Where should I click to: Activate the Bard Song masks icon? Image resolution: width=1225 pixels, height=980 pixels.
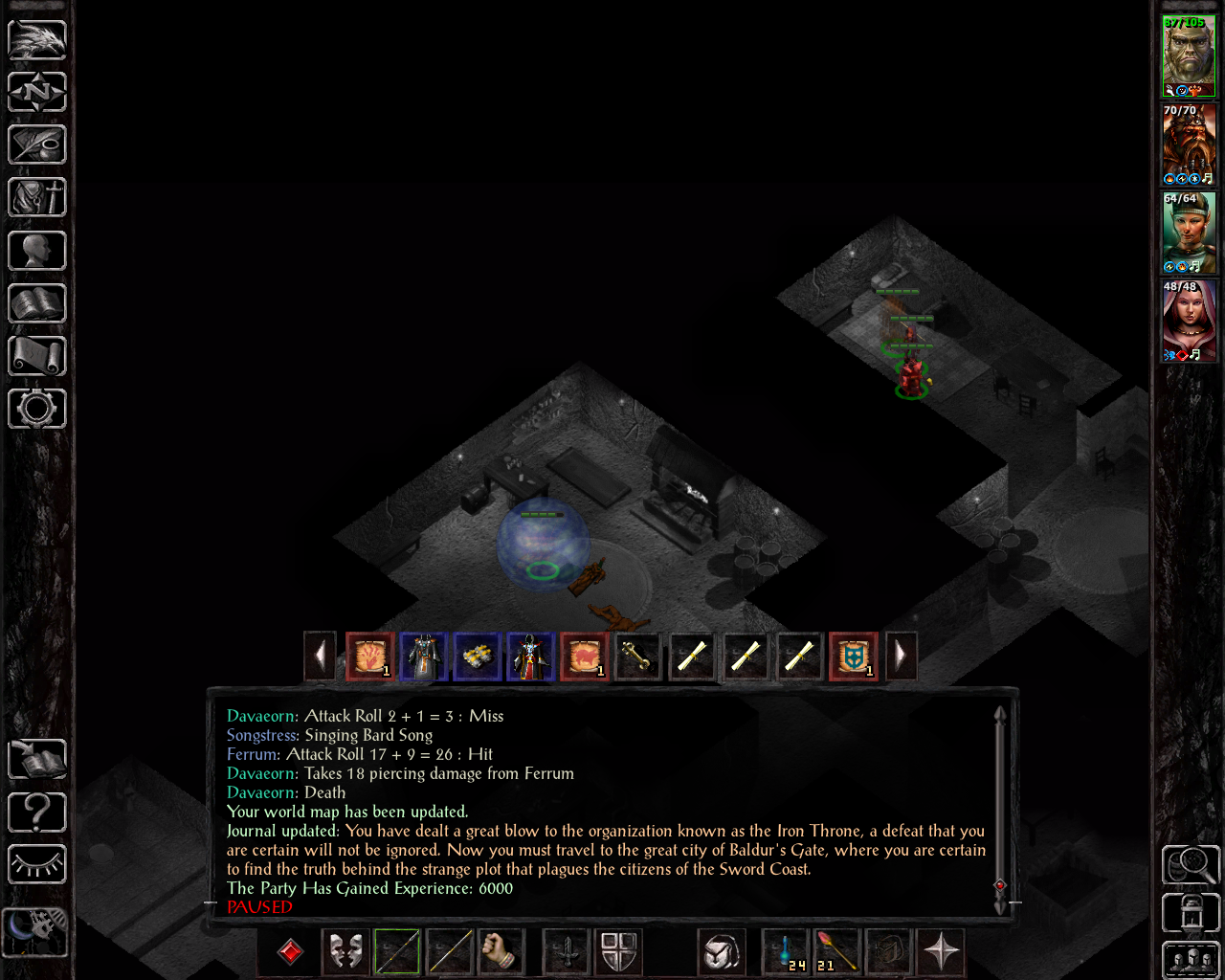(345, 951)
